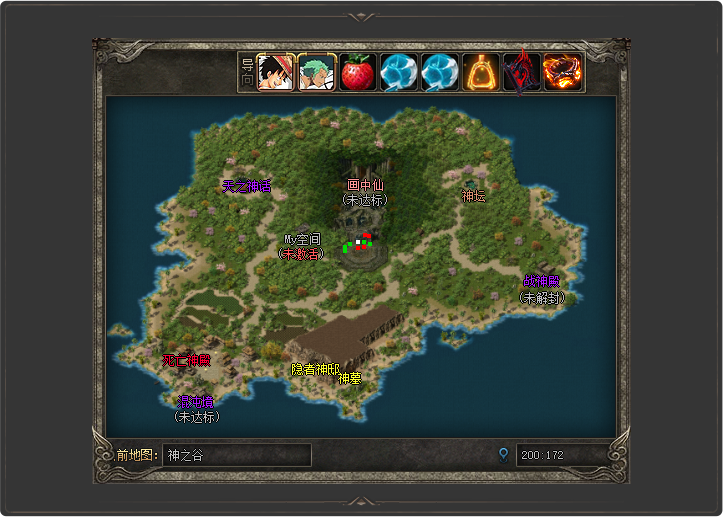Screen dimensions: 723x517
Task: Choose the 混沌境 map location
Action: [196, 402]
